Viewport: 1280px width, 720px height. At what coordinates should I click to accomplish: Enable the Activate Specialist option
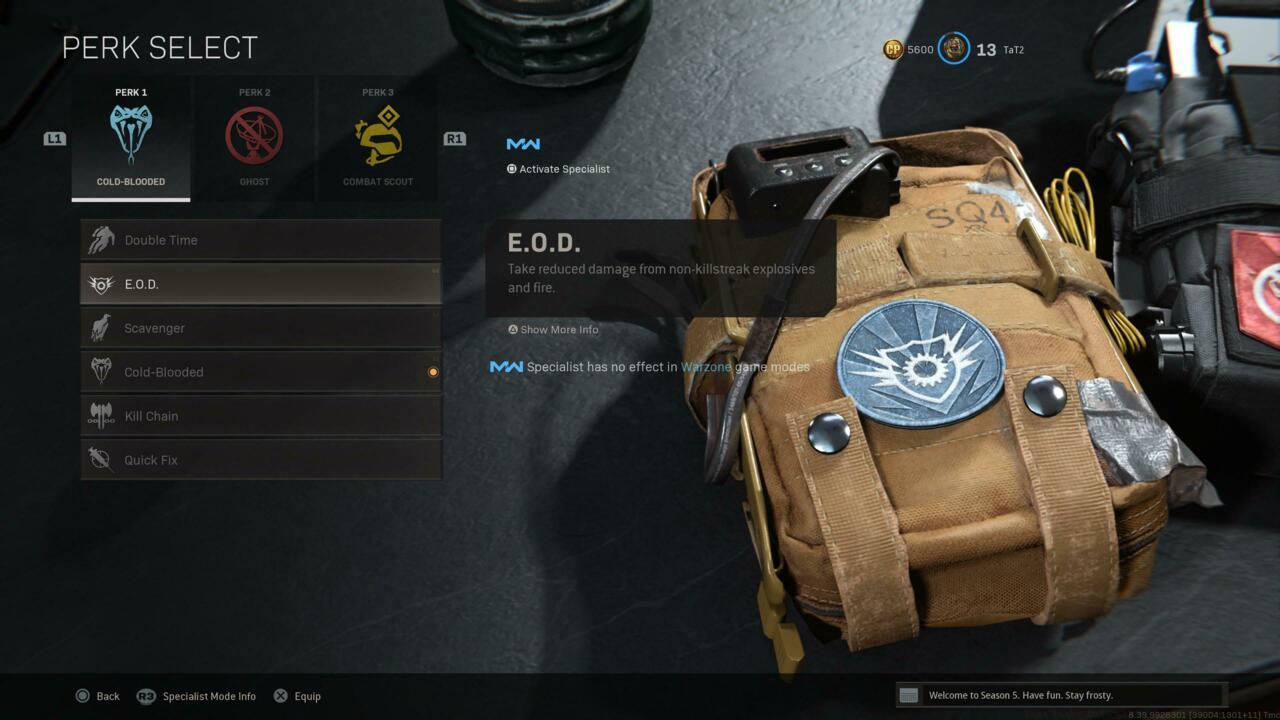tap(558, 168)
